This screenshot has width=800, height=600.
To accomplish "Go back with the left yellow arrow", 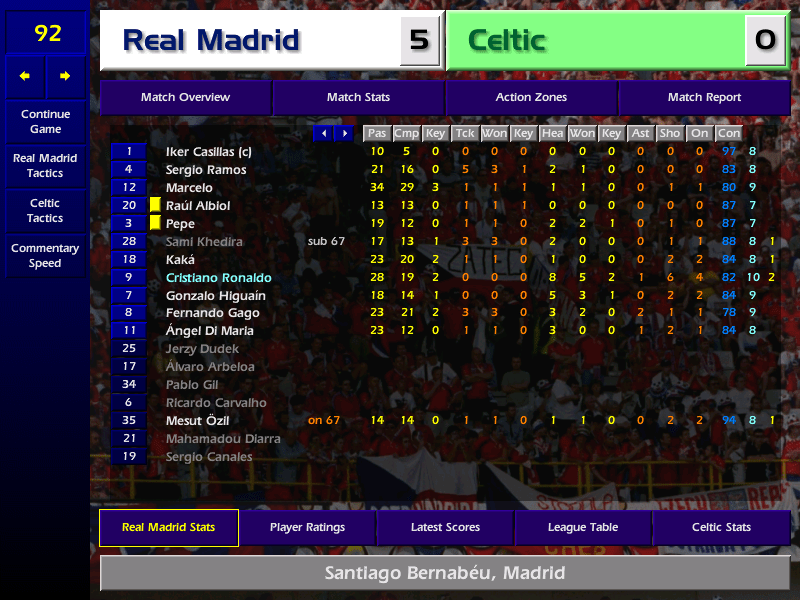I will pos(25,76).
